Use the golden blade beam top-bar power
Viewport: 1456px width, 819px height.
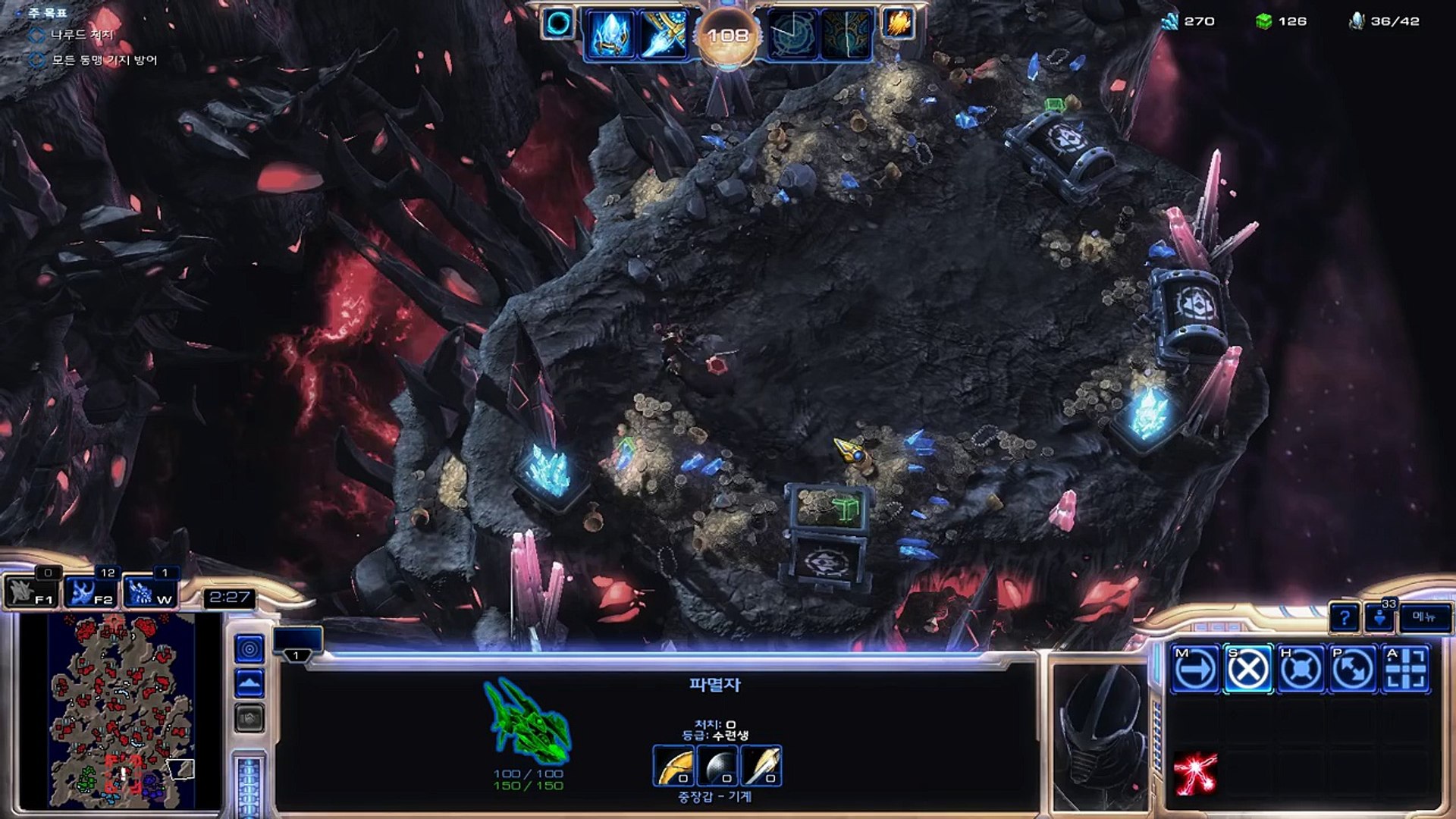[x=664, y=35]
